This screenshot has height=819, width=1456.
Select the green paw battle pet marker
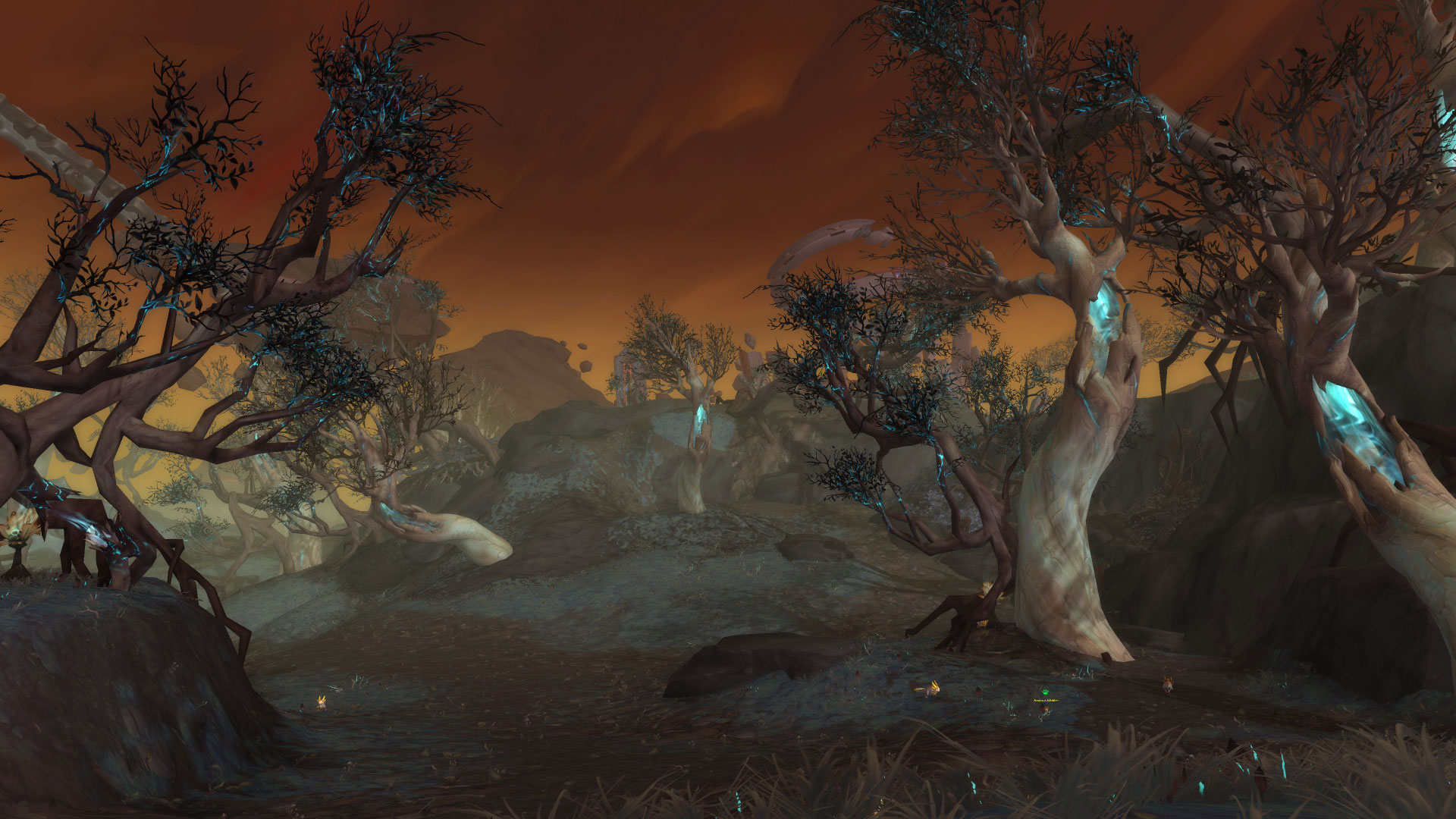point(1045,692)
